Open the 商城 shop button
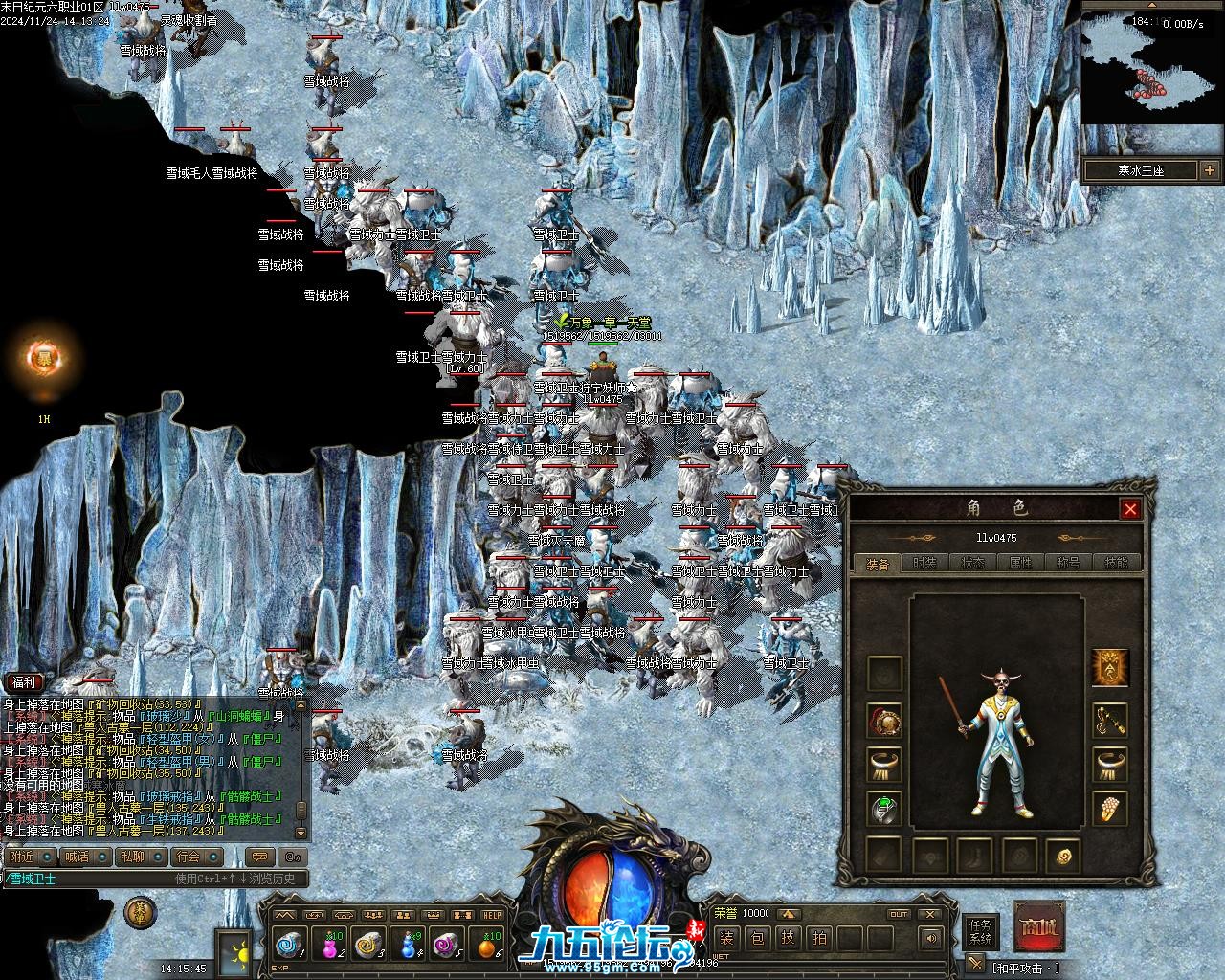This screenshot has width=1225, height=980. (1038, 926)
